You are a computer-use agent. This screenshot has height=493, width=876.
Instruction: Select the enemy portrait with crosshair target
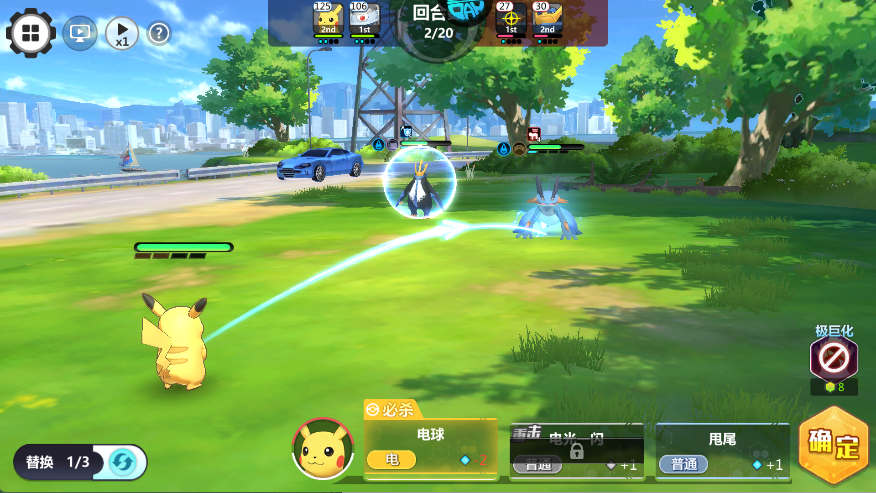click(511, 20)
